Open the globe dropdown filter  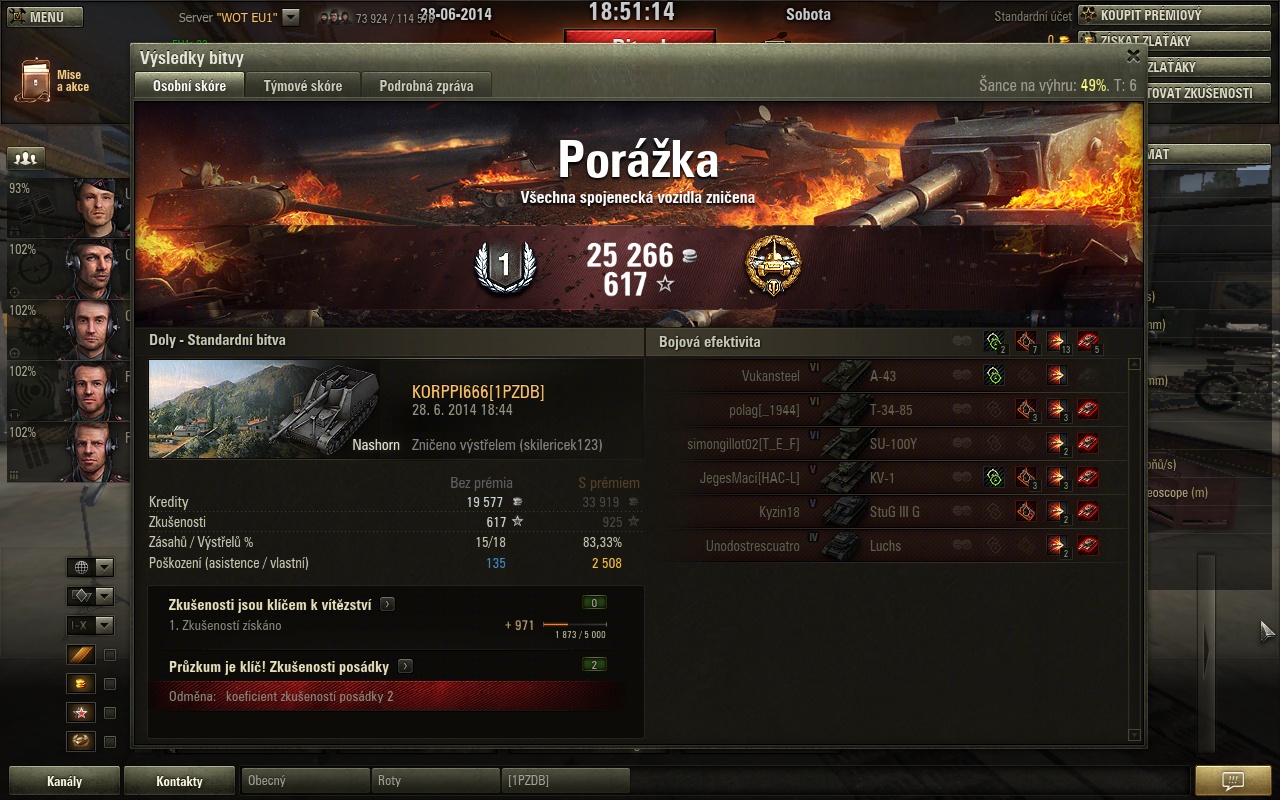pos(90,567)
